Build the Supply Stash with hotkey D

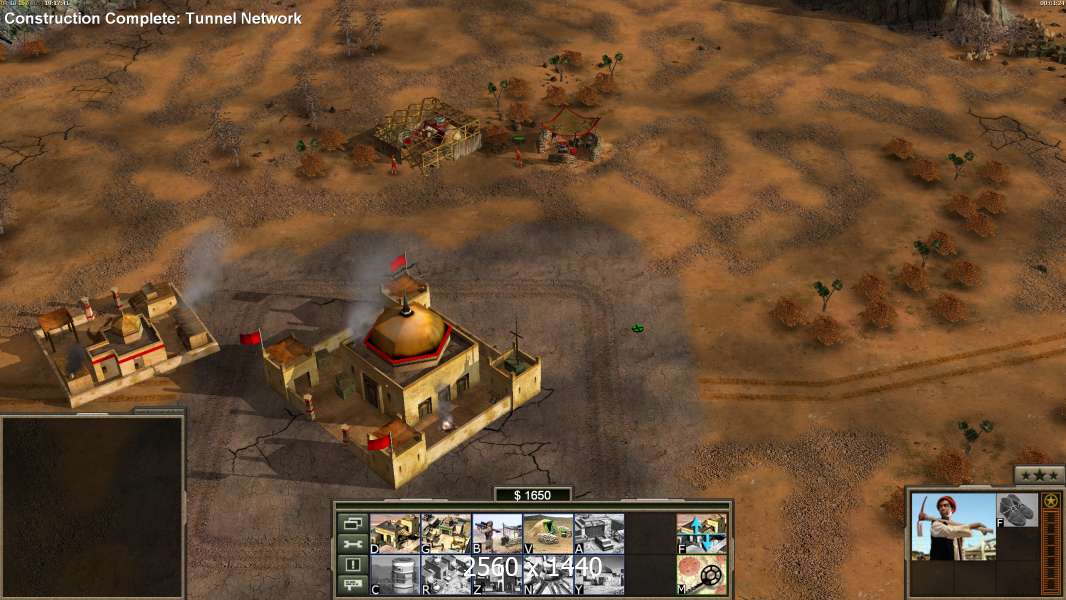395,533
